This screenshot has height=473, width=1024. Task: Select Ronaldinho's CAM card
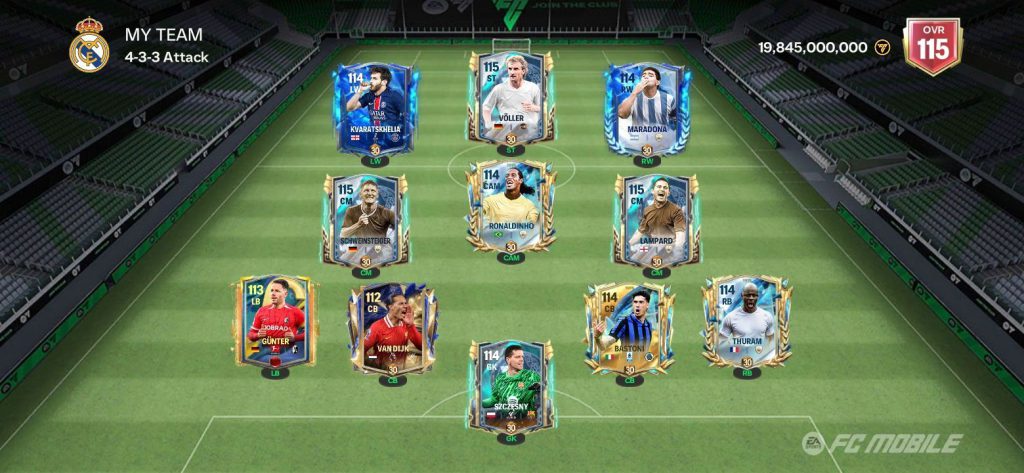tap(510, 206)
